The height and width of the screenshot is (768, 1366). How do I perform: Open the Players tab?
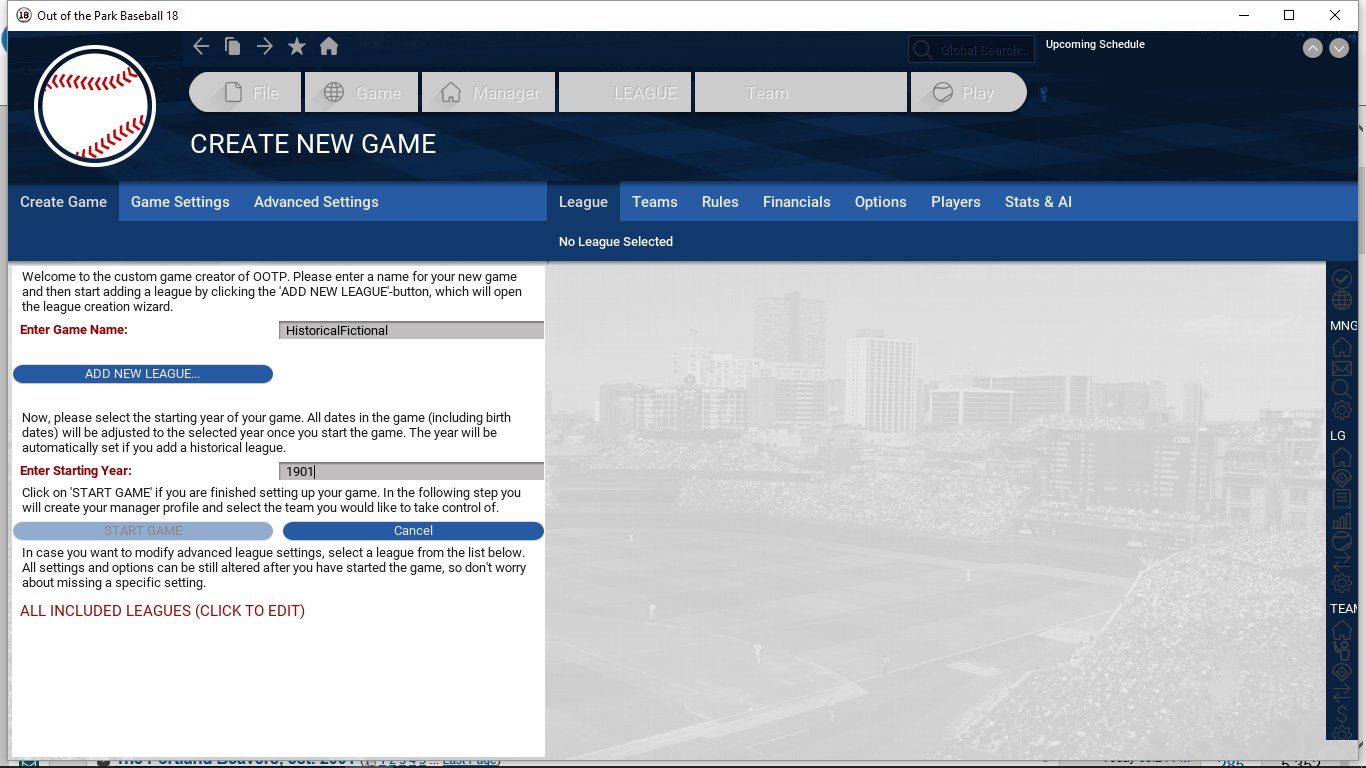coord(956,202)
